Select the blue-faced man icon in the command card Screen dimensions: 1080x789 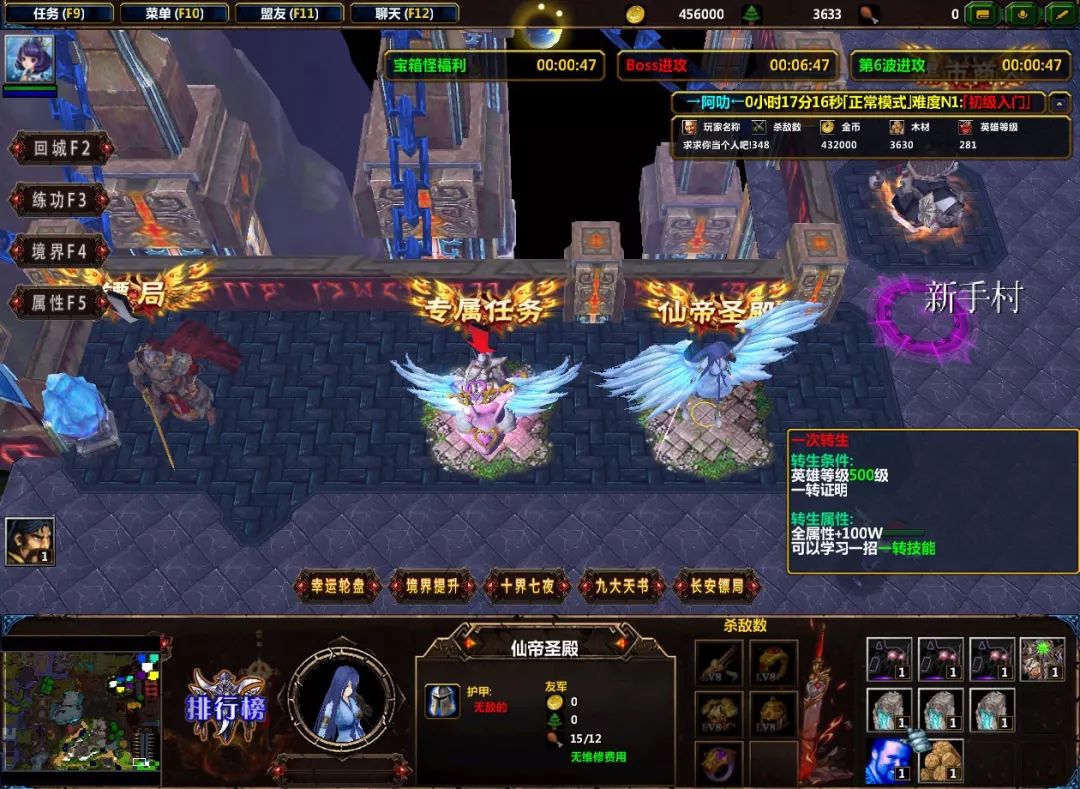click(x=888, y=760)
